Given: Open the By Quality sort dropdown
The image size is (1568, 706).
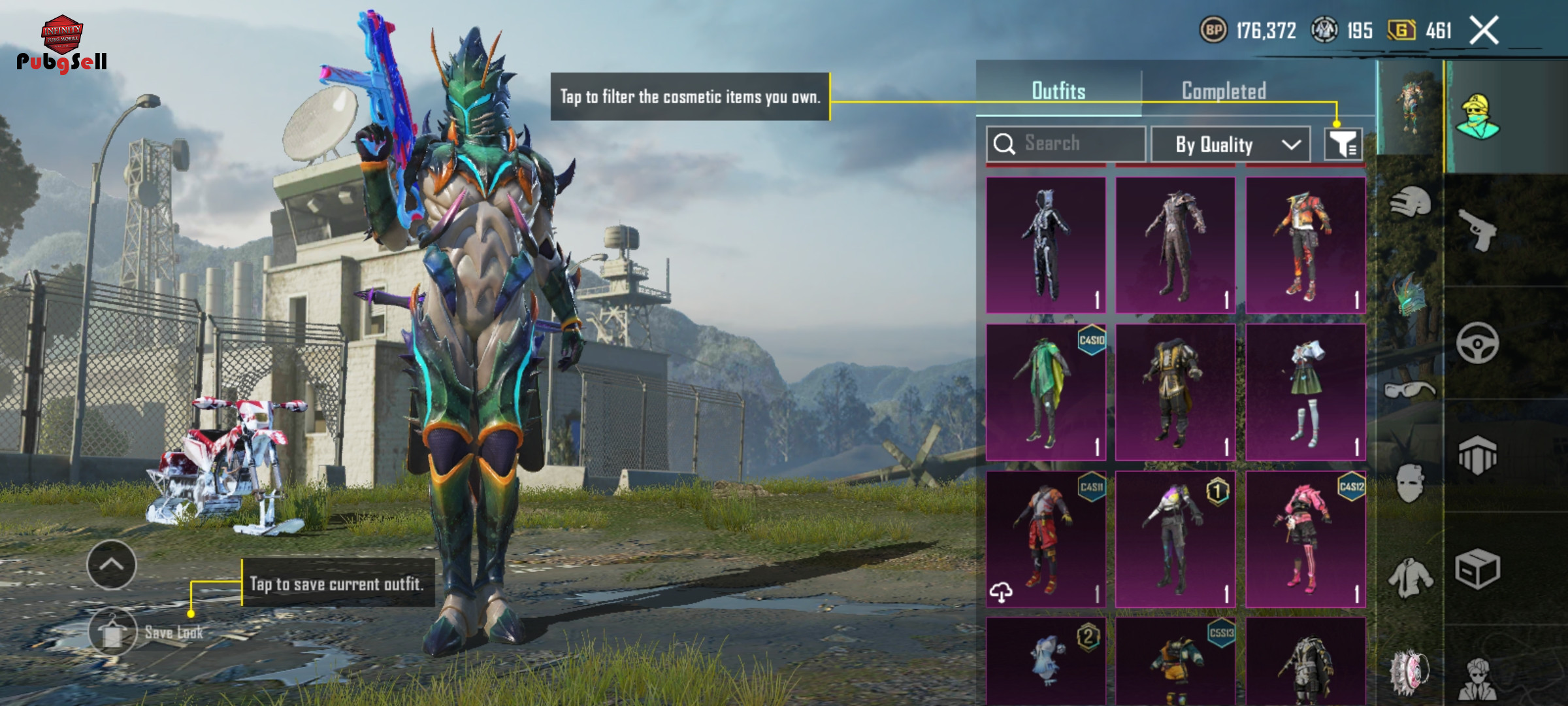Looking at the screenshot, I should pyautogui.click(x=1230, y=144).
